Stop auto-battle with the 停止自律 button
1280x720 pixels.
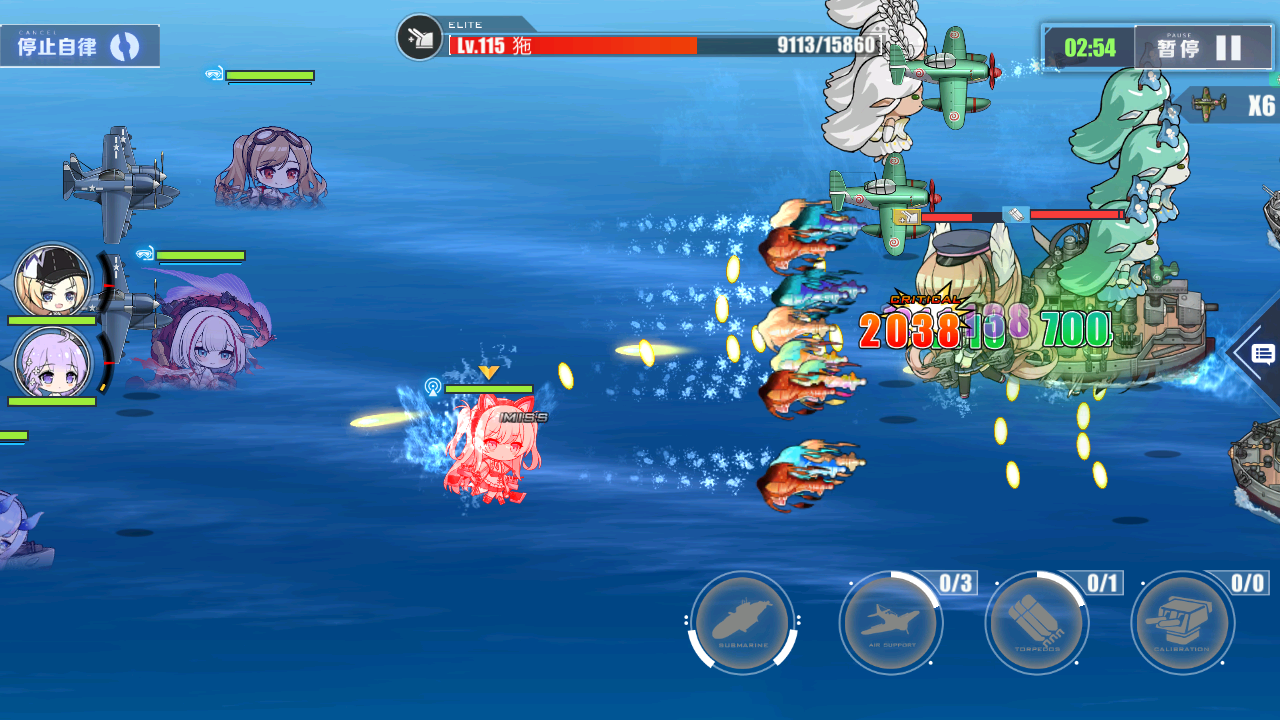(x=79, y=46)
